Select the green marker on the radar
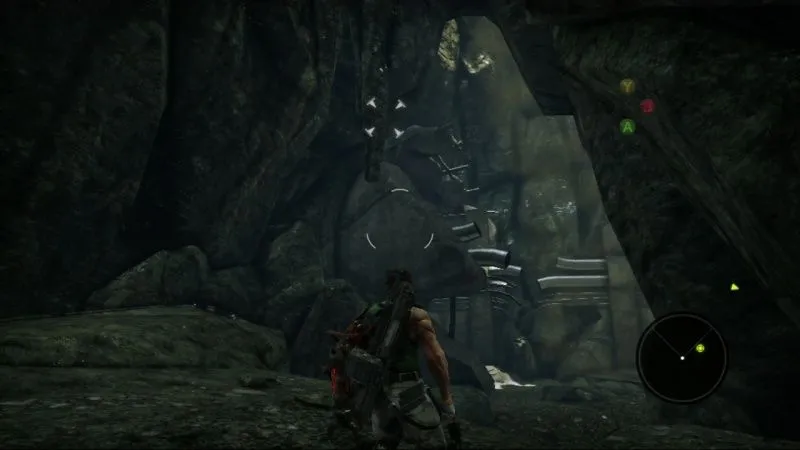Viewport: 800px width, 450px height. (700, 348)
